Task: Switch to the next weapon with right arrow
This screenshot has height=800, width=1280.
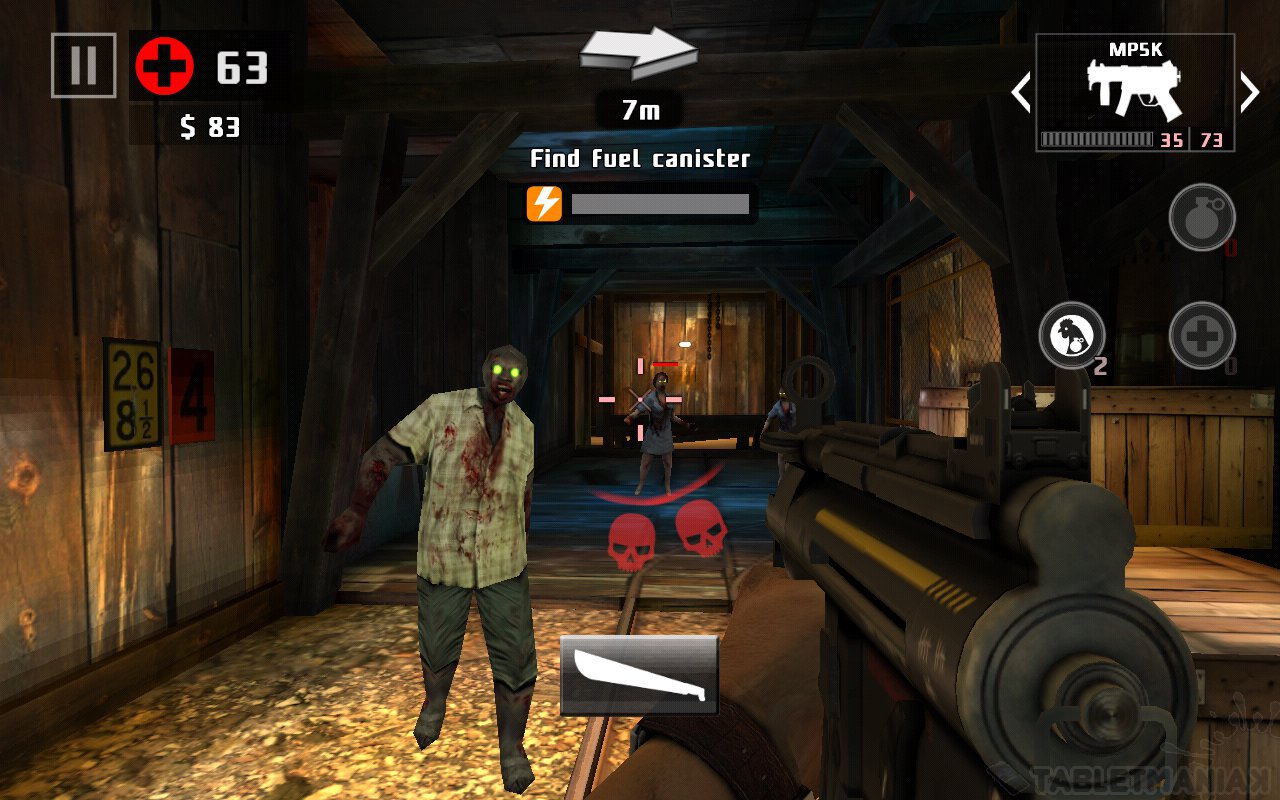Action: tap(1249, 93)
